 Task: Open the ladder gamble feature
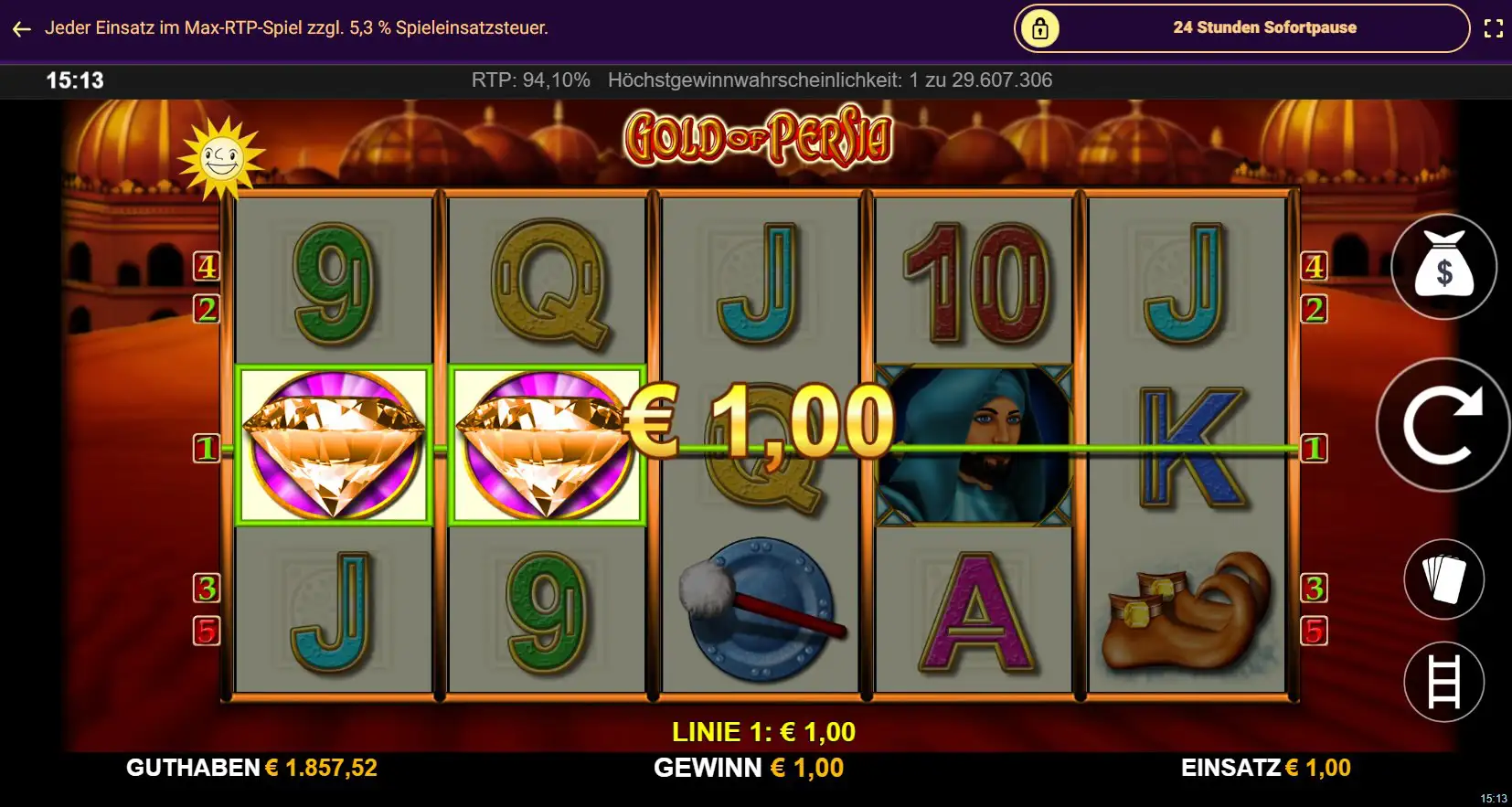tap(1446, 682)
